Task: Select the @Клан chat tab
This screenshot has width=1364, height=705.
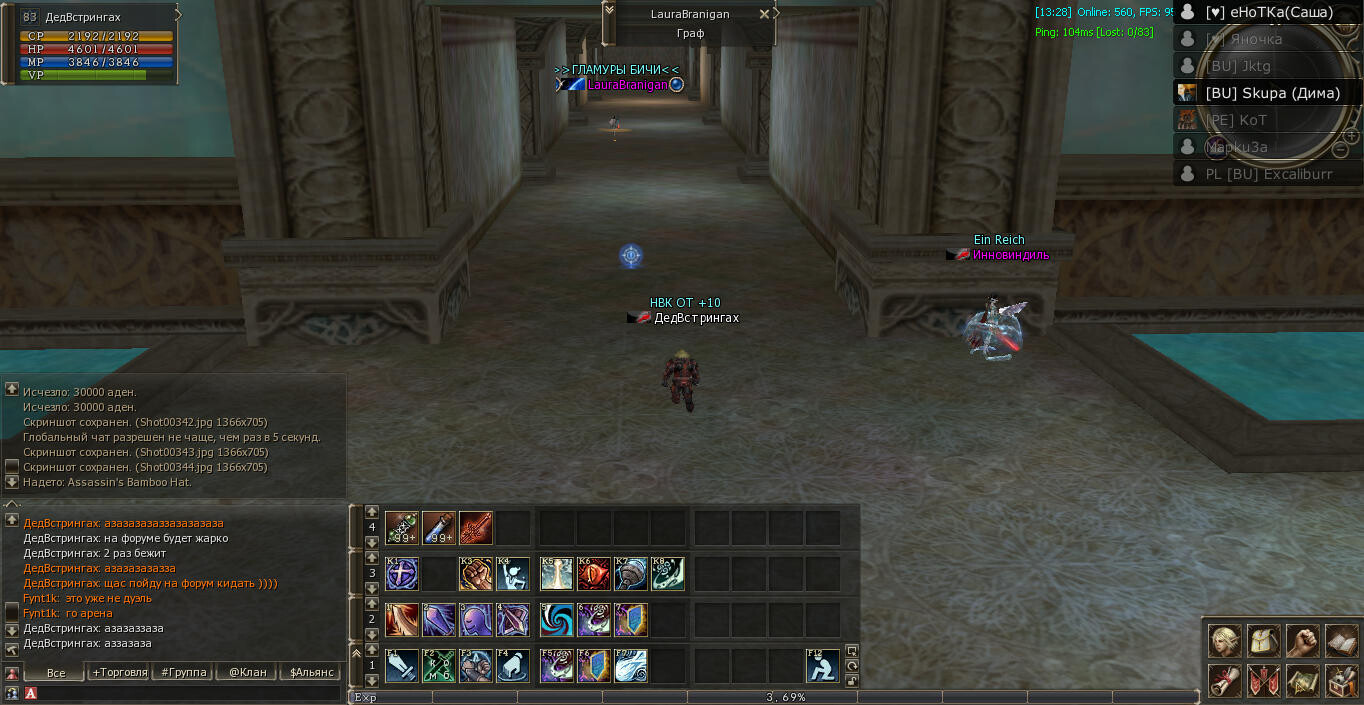Action: (x=247, y=672)
